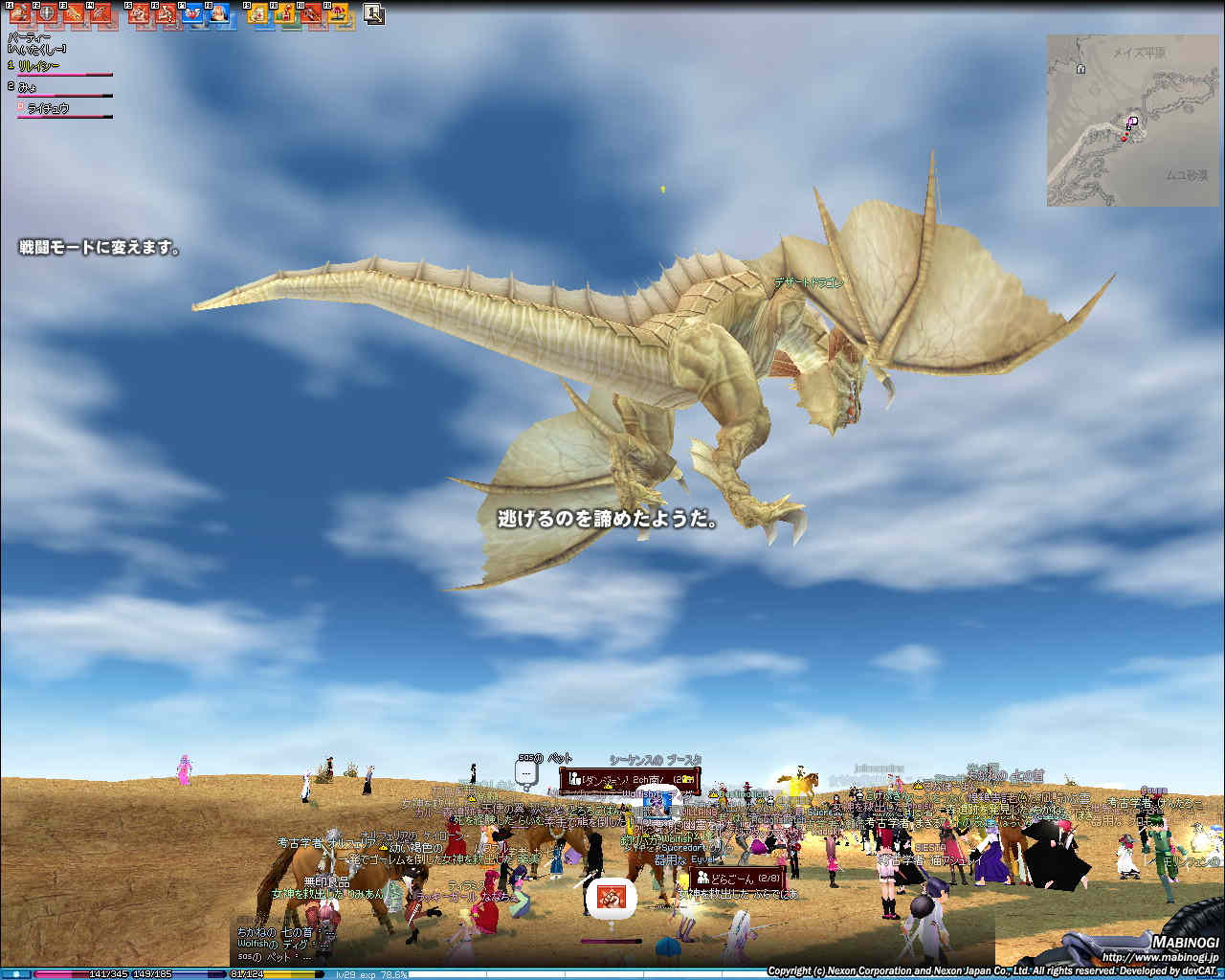Viewport: 1225px width, 980px height.
Task: Use the F2 shield defense skill
Action: pos(45,13)
